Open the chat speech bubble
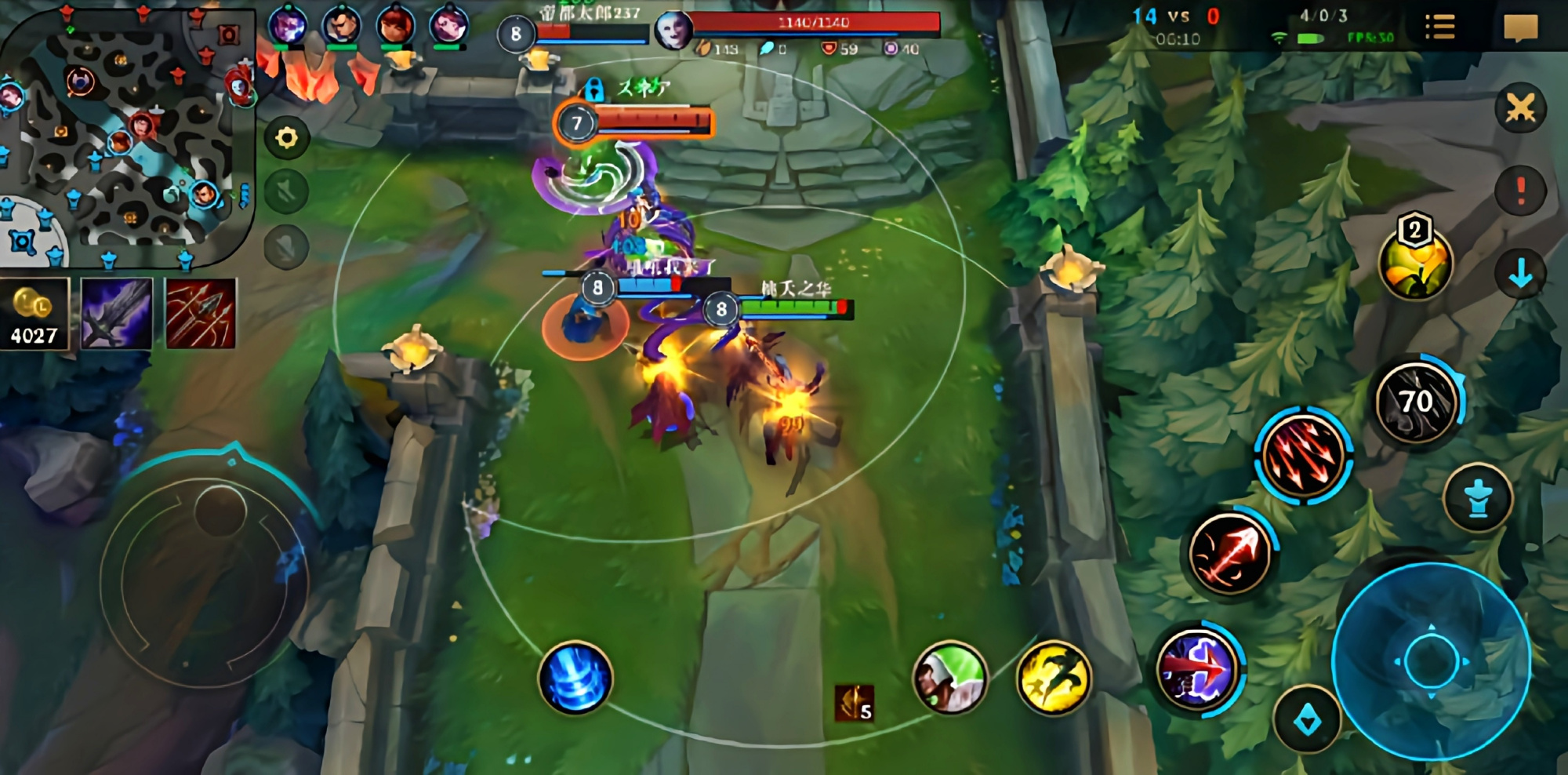This screenshot has height=775, width=1568. point(1520,28)
